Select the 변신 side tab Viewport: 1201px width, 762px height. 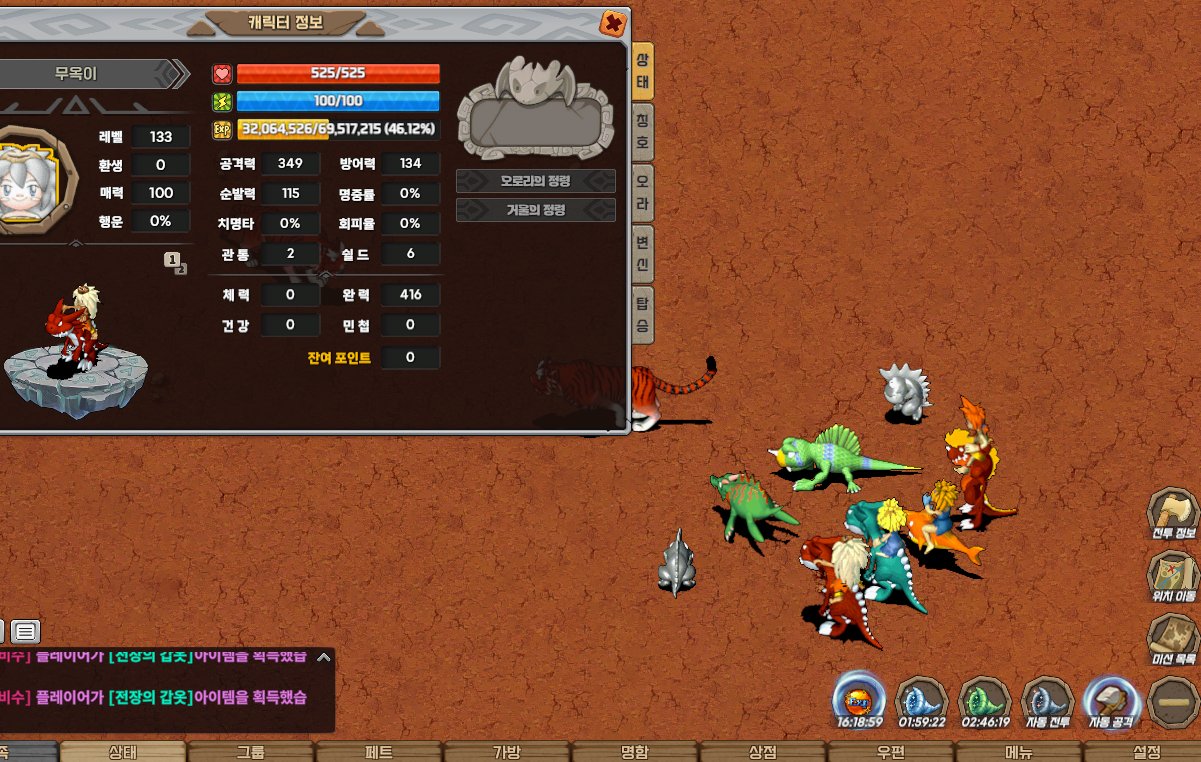coord(643,254)
